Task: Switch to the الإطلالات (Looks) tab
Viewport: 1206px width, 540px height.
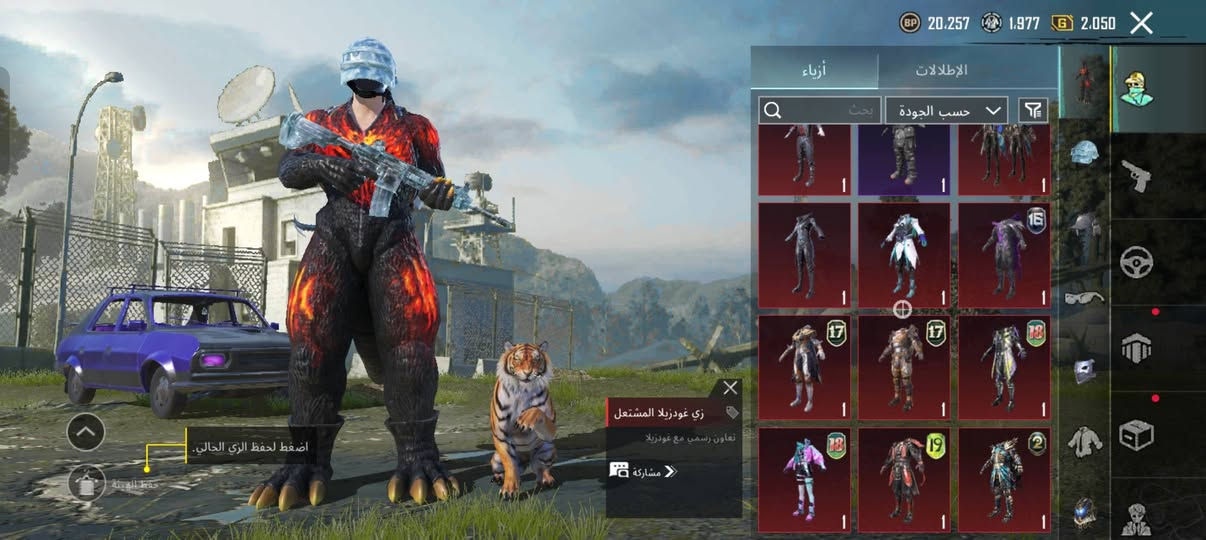Action: (941, 70)
